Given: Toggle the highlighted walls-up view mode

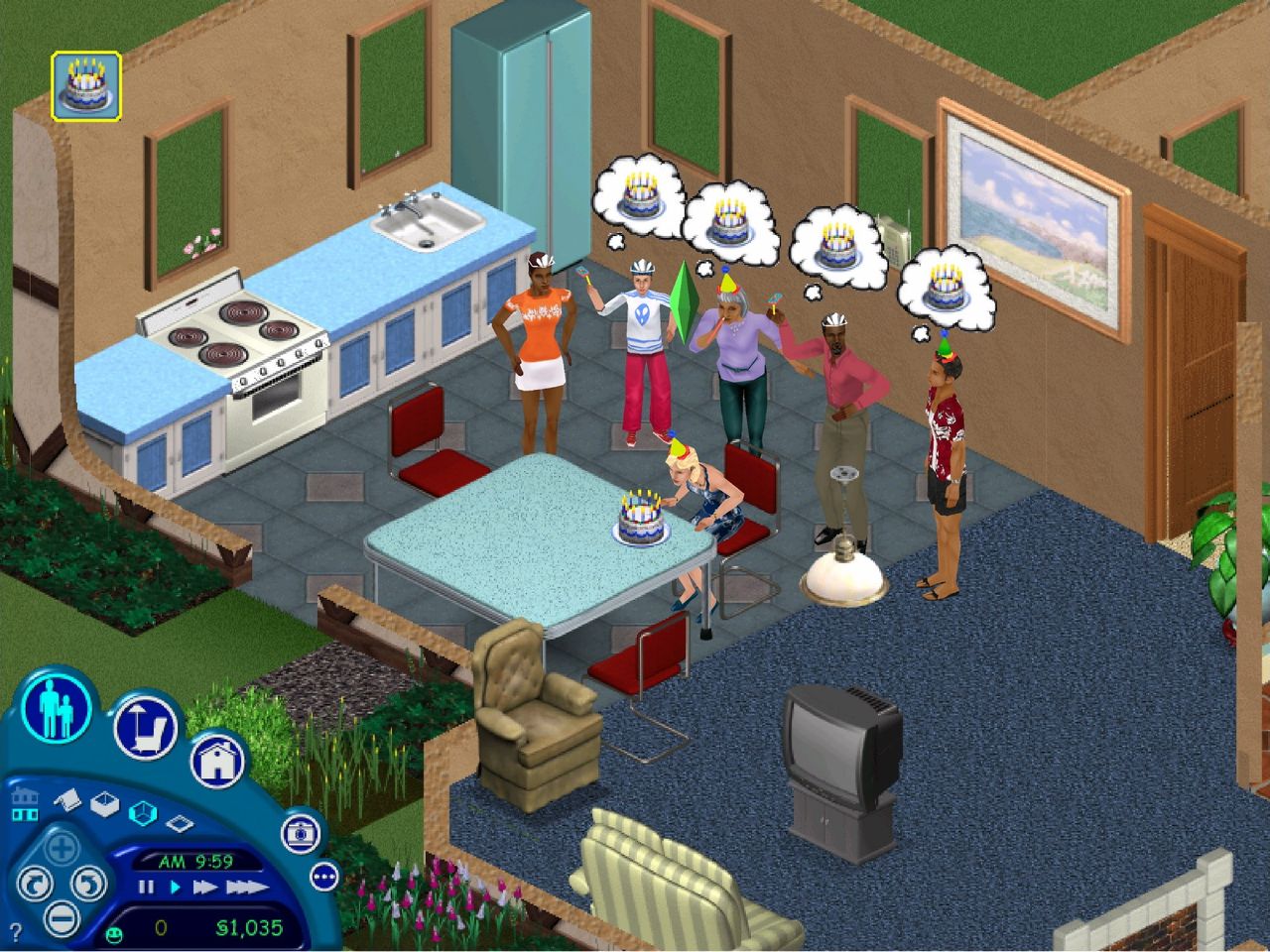Looking at the screenshot, I should (x=143, y=811).
